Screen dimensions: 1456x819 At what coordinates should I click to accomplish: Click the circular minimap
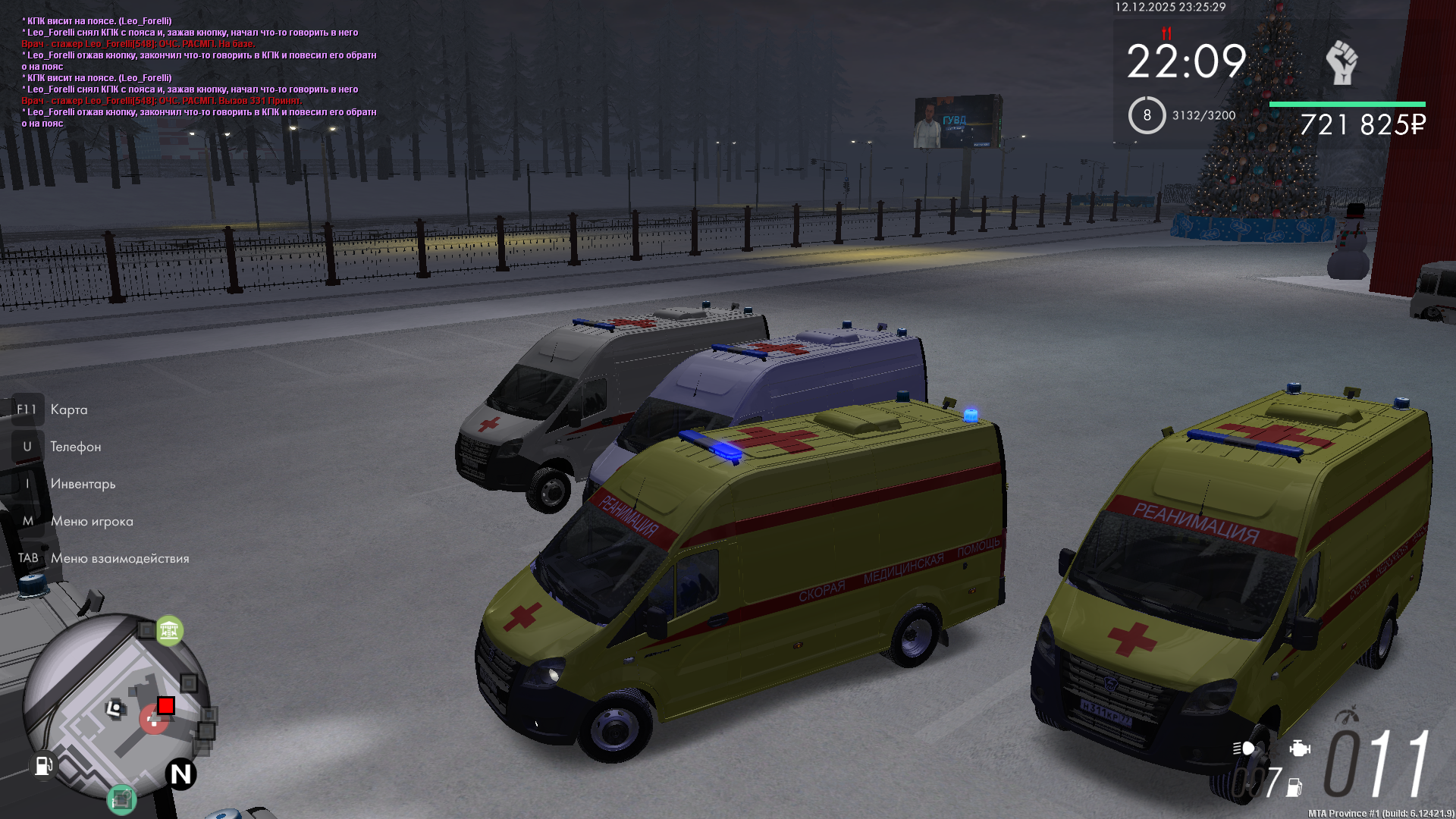[114, 705]
